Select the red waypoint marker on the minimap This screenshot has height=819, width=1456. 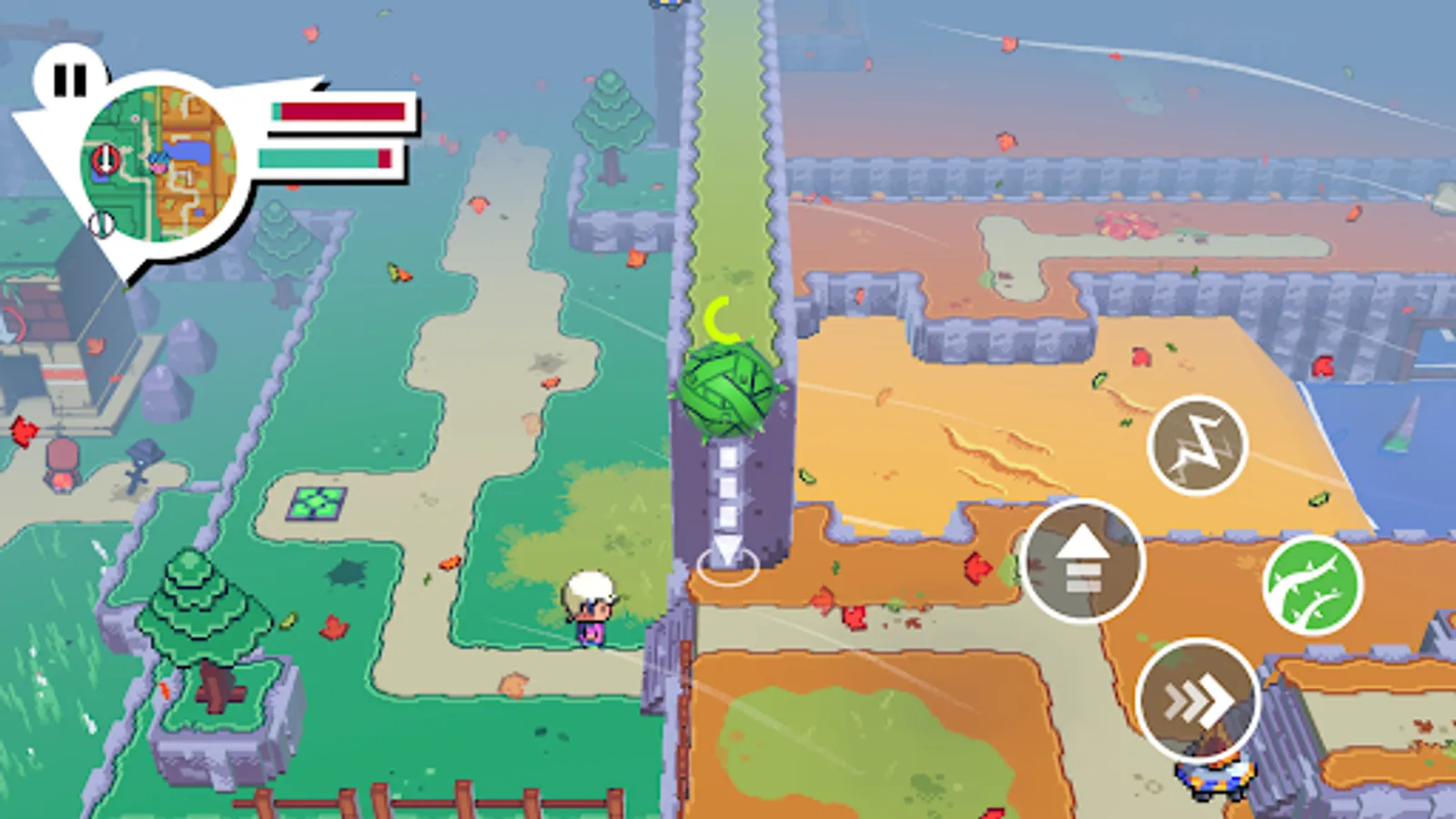106,159
